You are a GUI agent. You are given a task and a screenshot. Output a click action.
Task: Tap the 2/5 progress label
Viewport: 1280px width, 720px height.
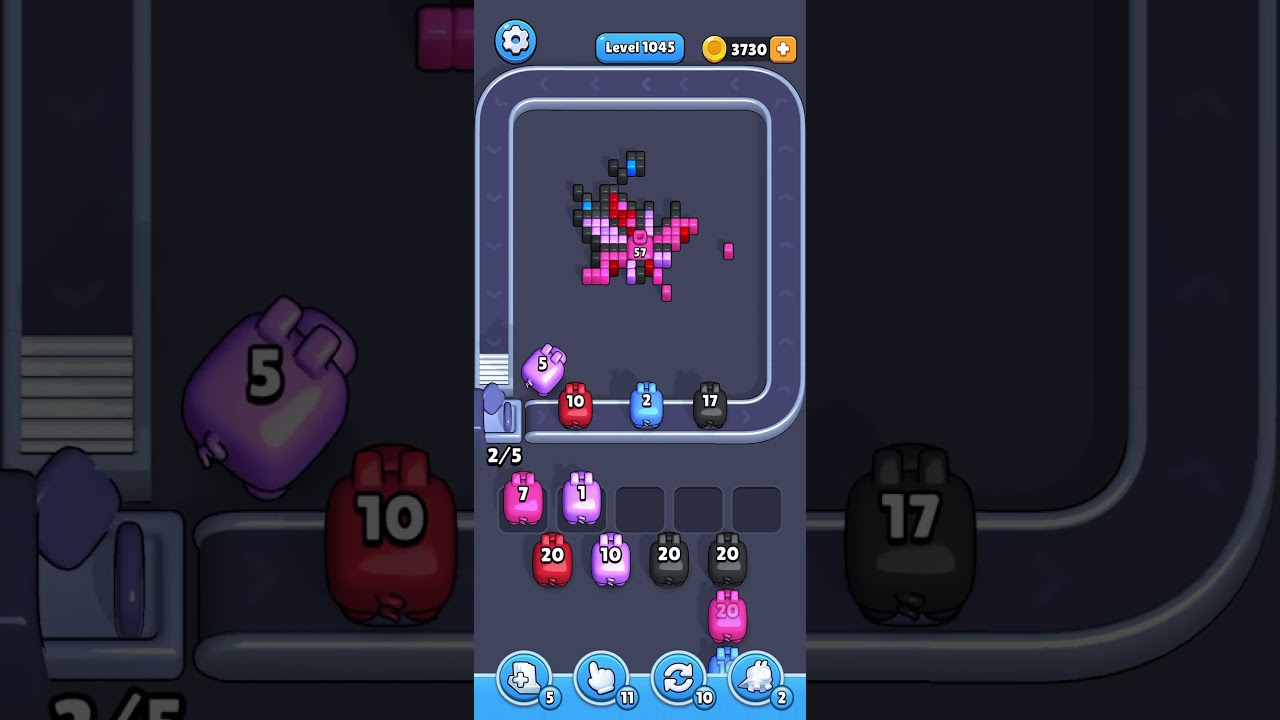(x=504, y=455)
